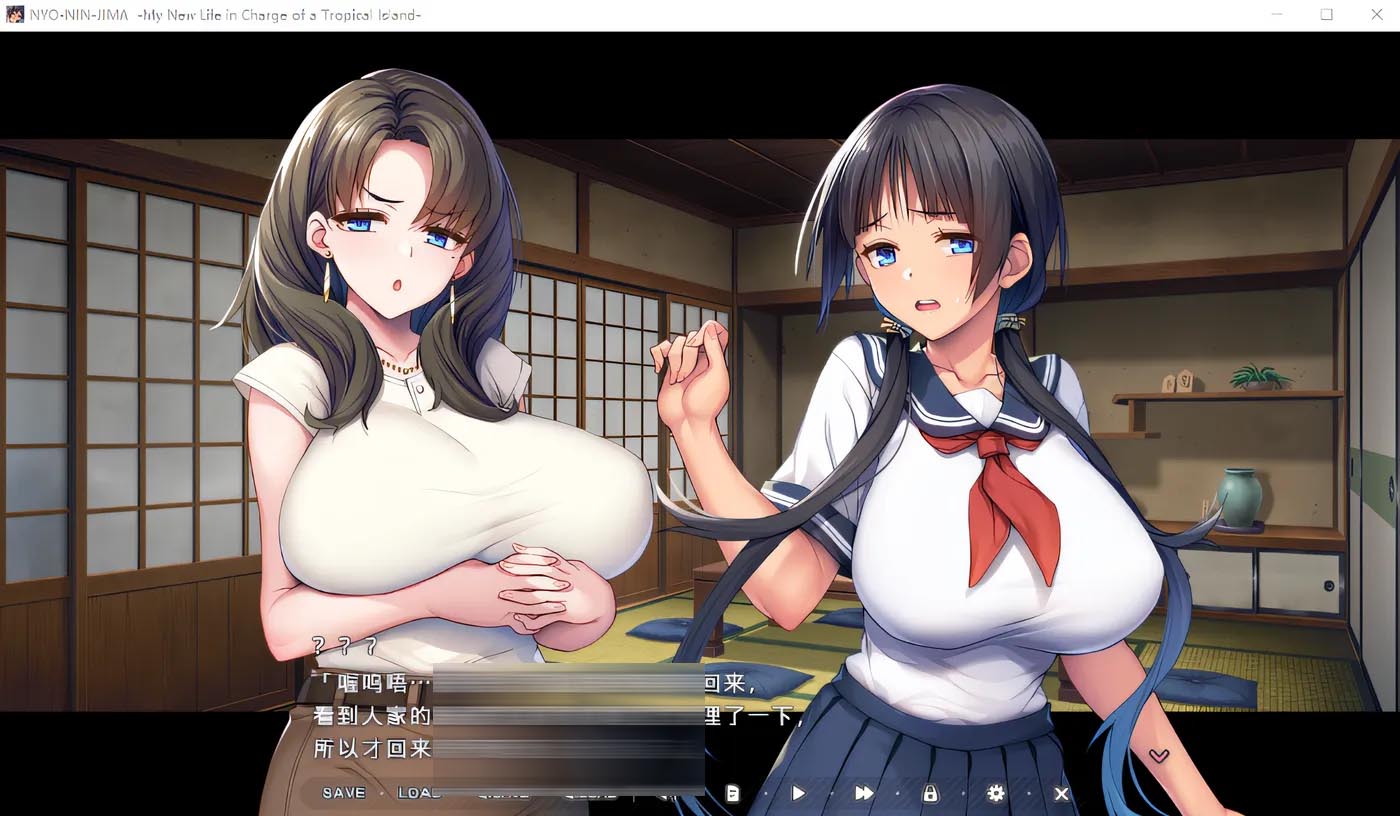Click the NYO-NIN-JIMA icon in the title bar
The height and width of the screenshot is (816, 1400).
[x=14, y=14]
